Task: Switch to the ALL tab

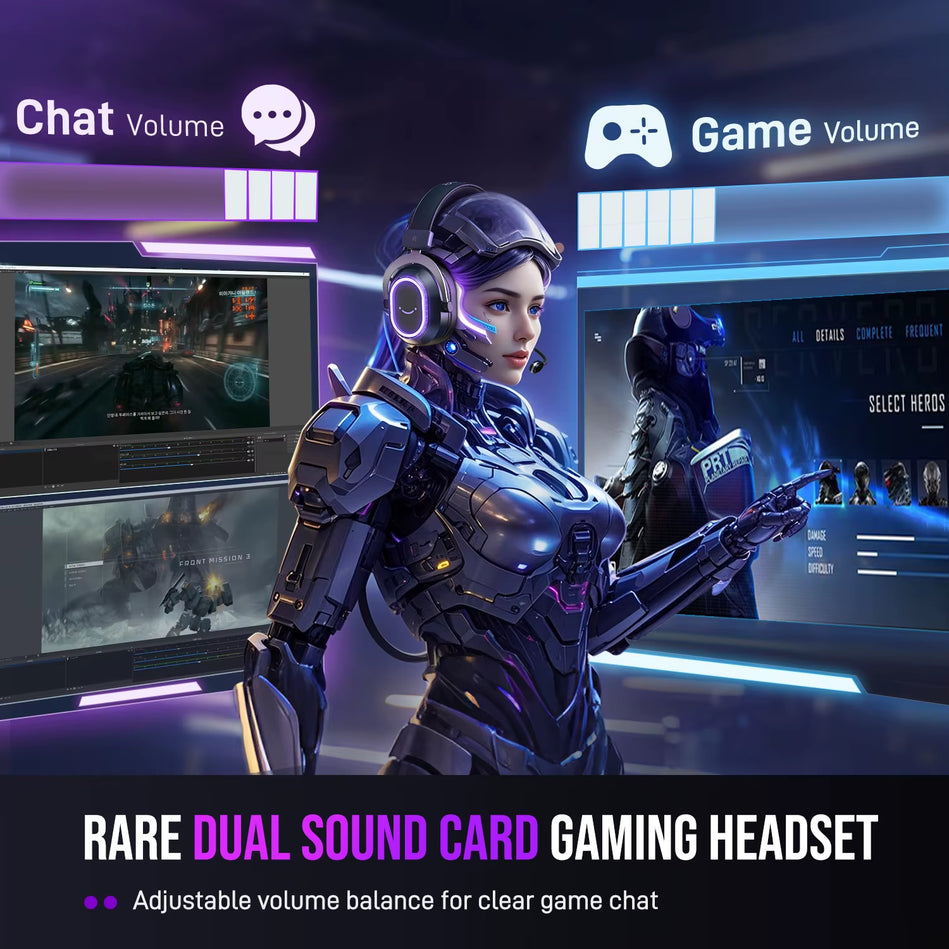Action: click(797, 337)
